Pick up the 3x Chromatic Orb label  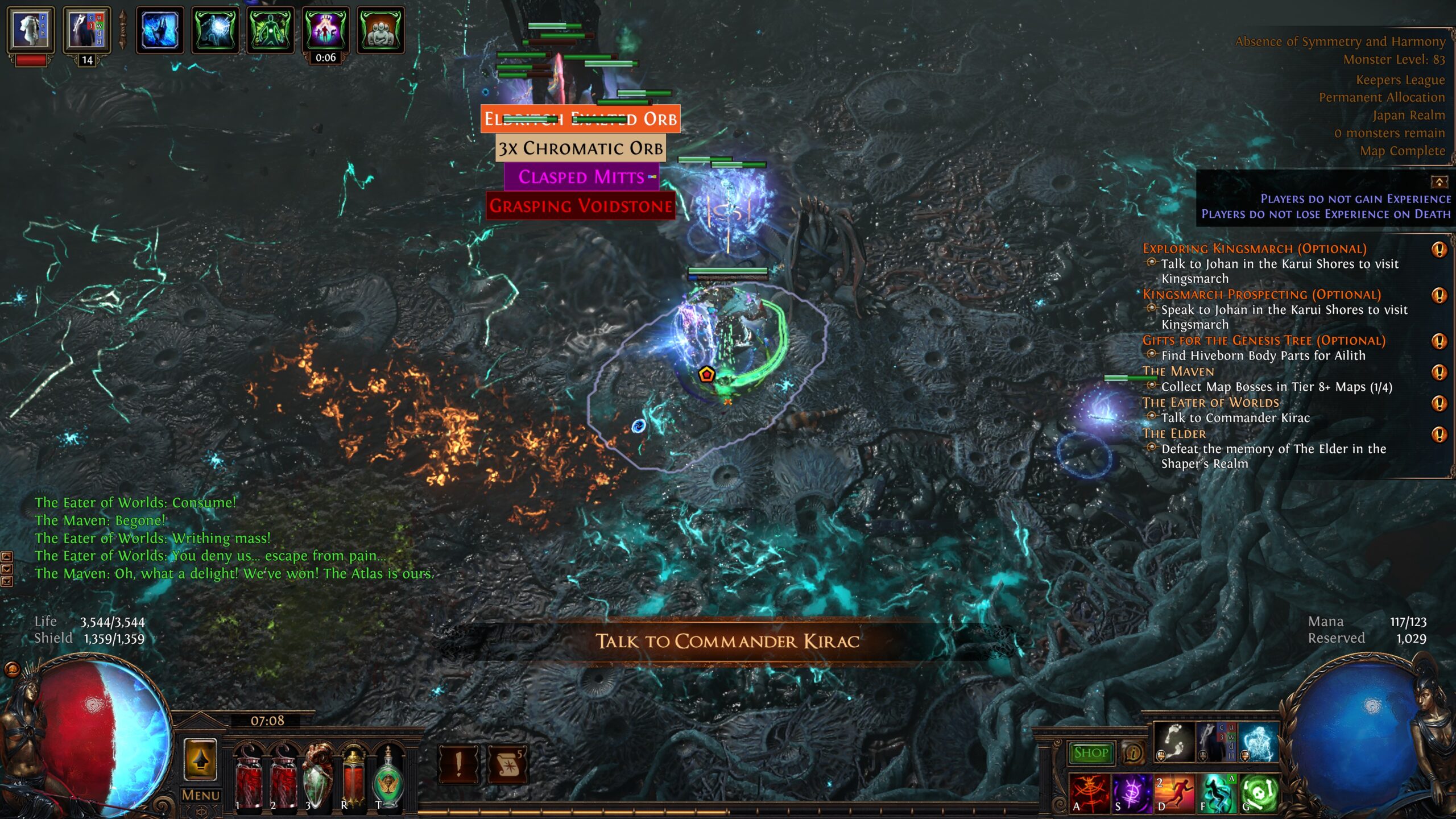tap(580, 148)
